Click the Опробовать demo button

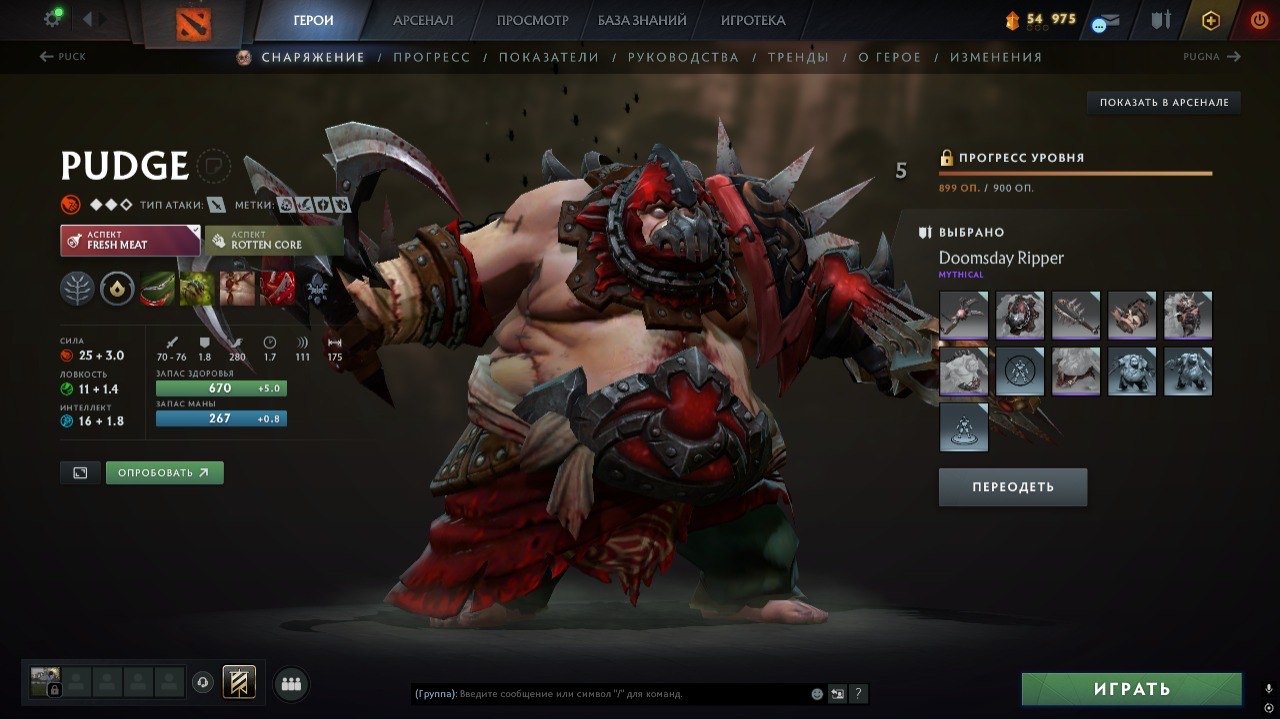tap(164, 472)
